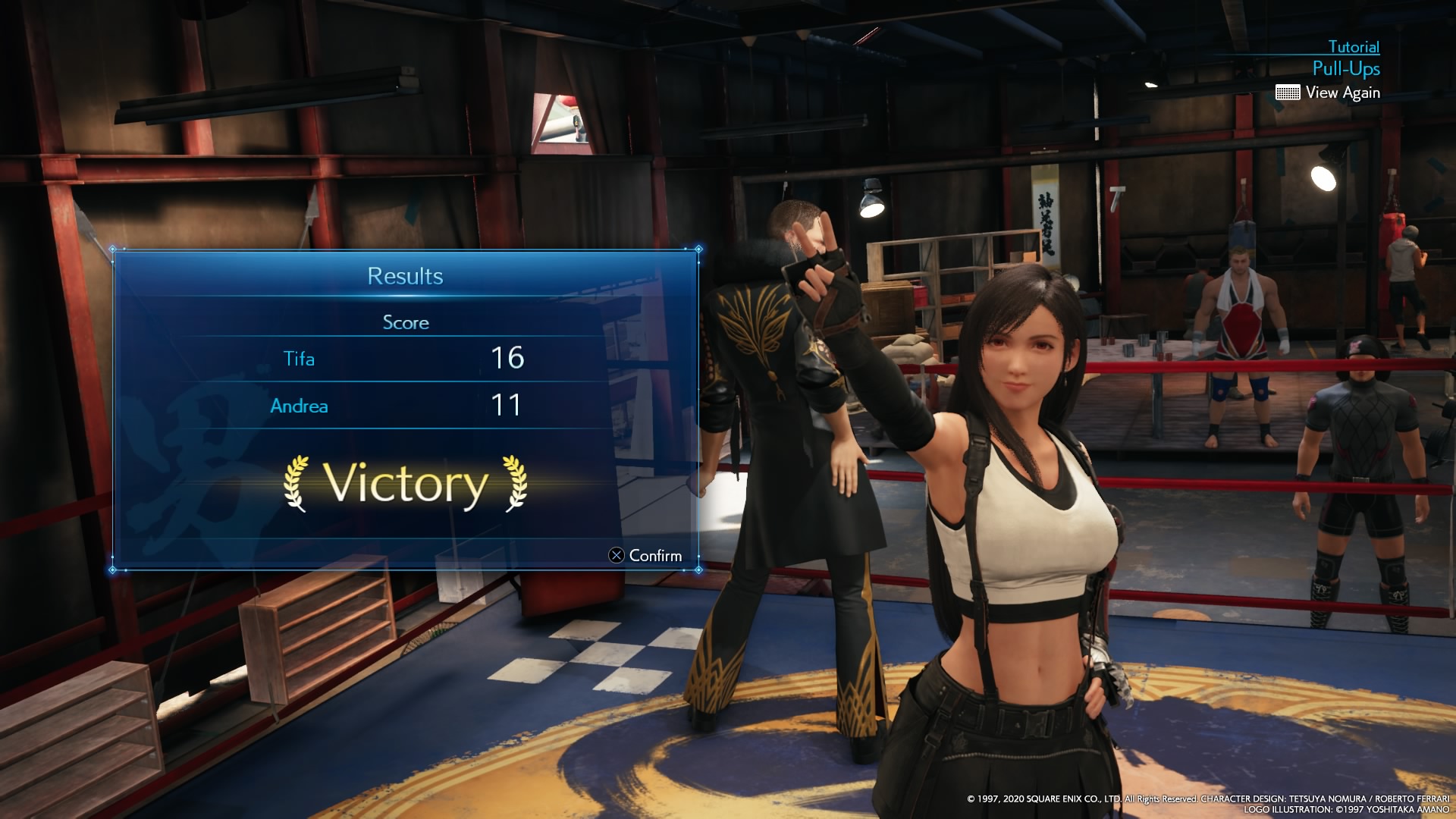Click the laurel wreath right of Victory
The width and height of the screenshot is (1456, 819).
coord(519,483)
